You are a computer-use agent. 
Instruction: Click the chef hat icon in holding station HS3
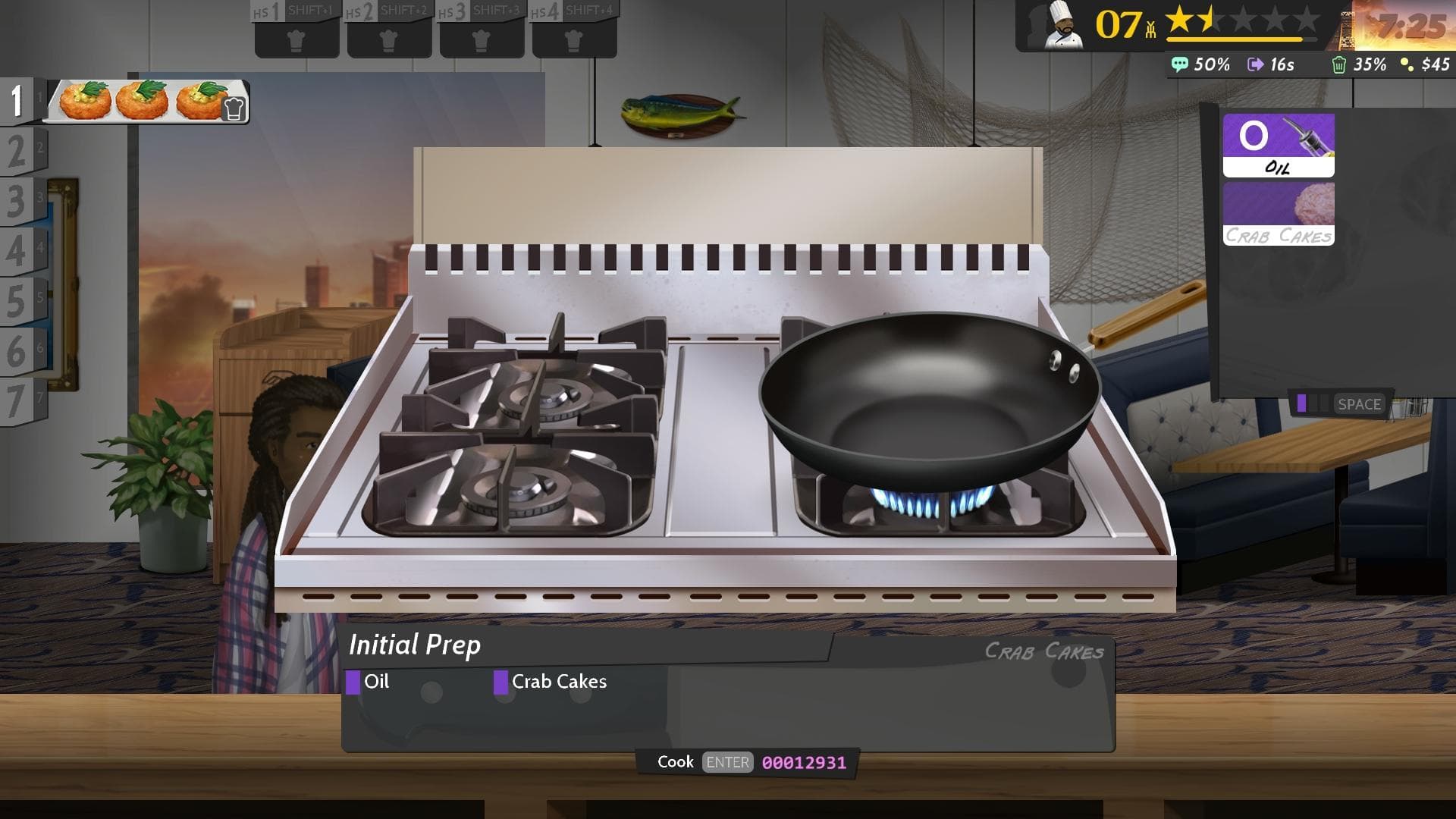tap(480, 38)
